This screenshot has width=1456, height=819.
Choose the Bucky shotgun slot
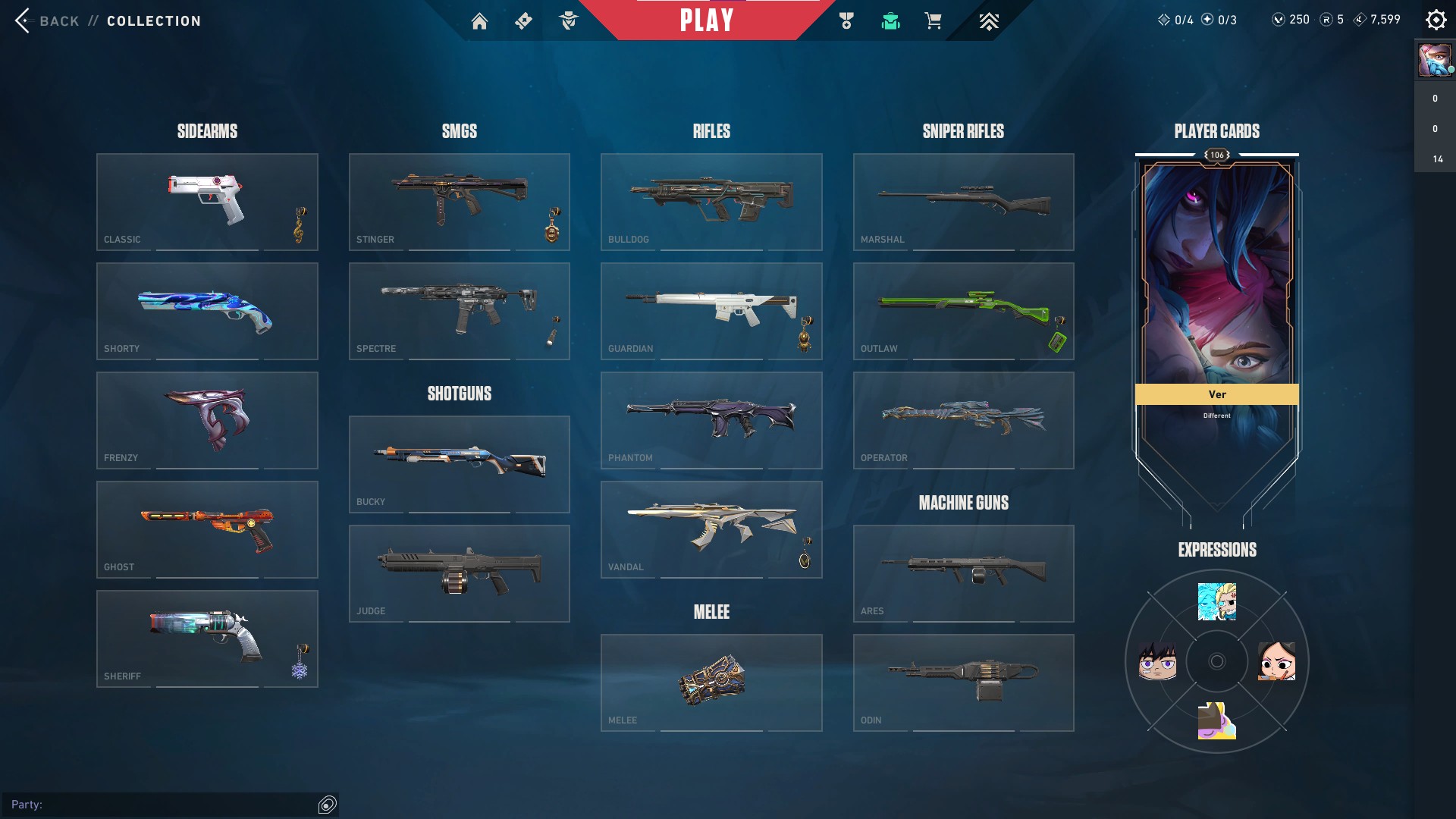tap(459, 464)
